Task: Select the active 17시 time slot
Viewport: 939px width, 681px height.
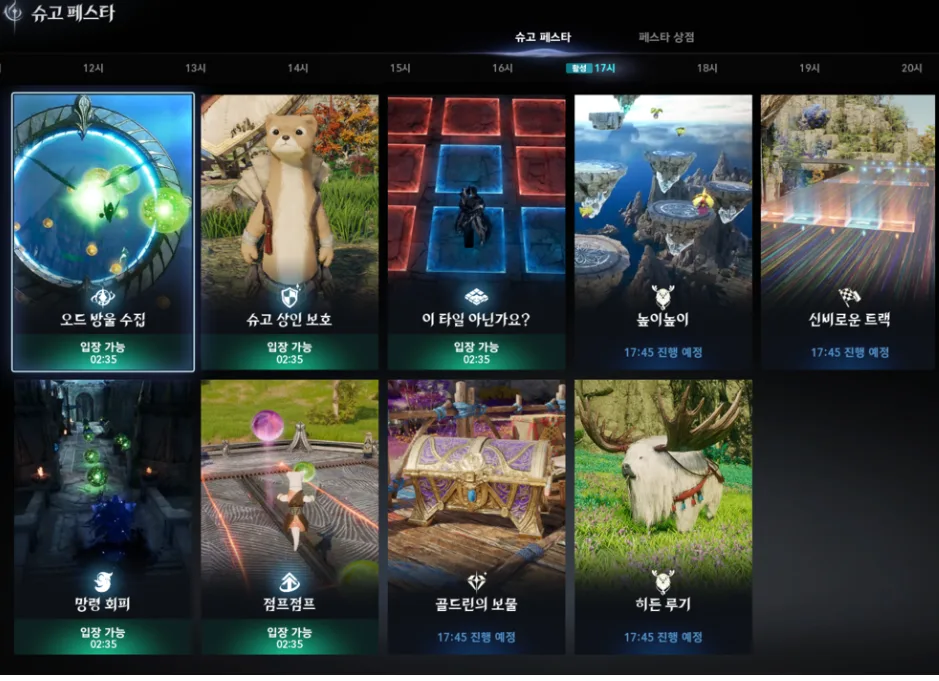Action: point(604,68)
